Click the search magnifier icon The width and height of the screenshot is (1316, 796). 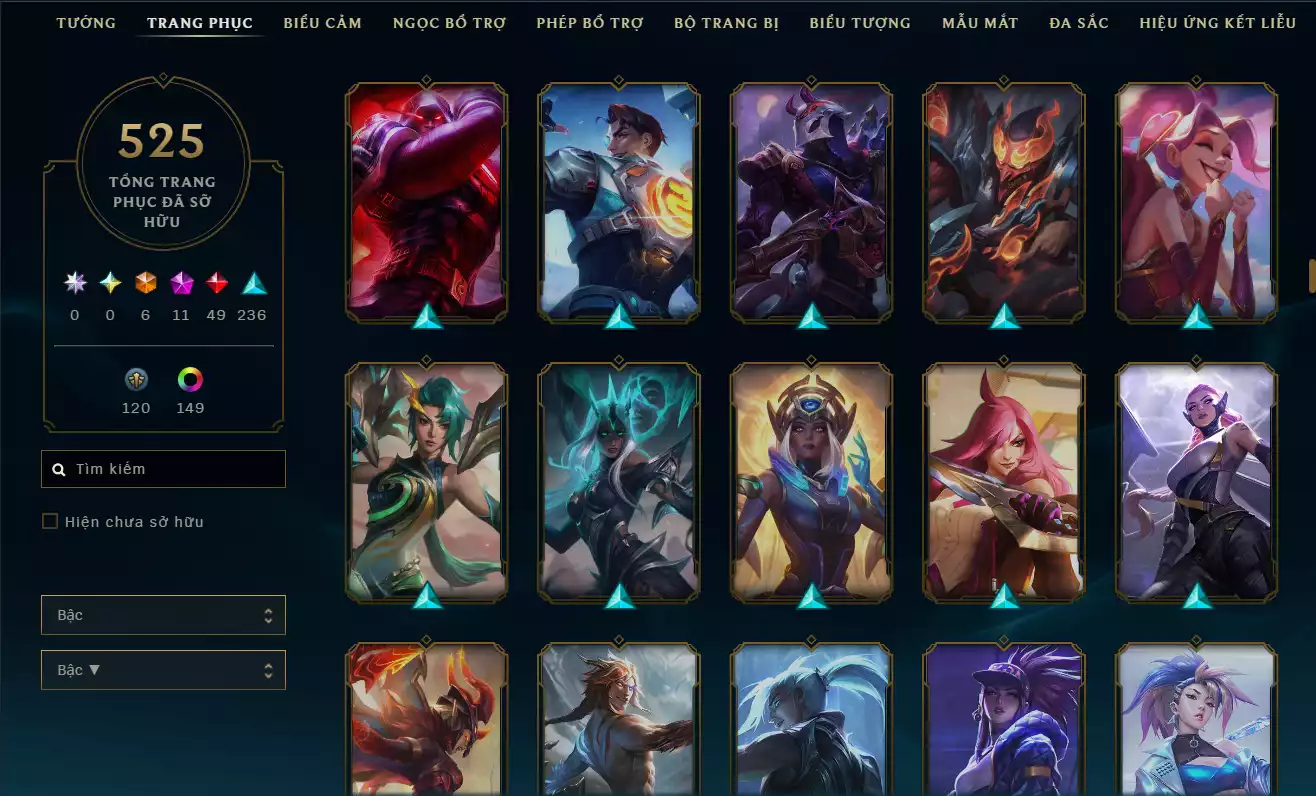pos(58,468)
